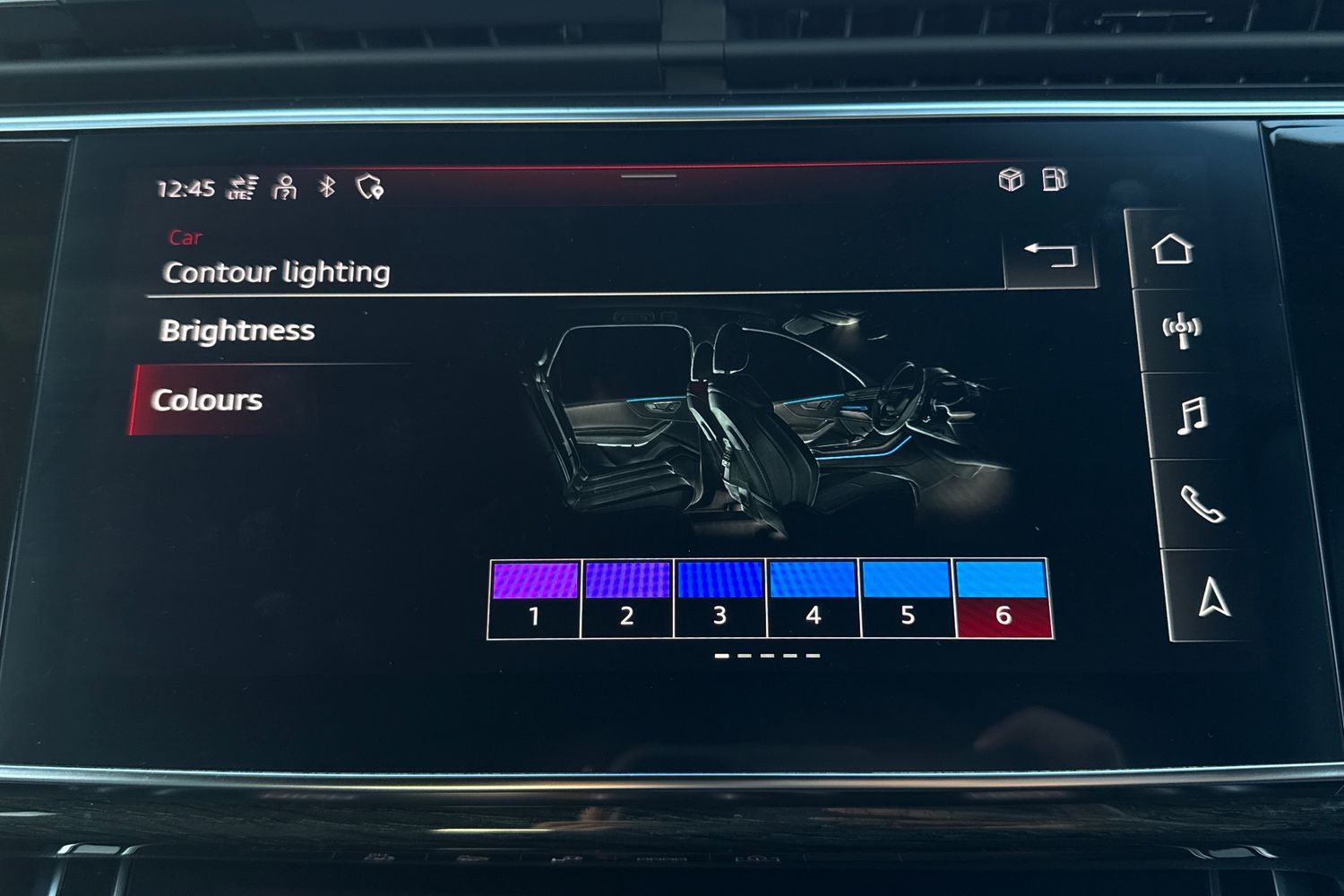Open the navigation arrow menu
The height and width of the screenshot is (896, 1344).
[x=1214, y=597]
